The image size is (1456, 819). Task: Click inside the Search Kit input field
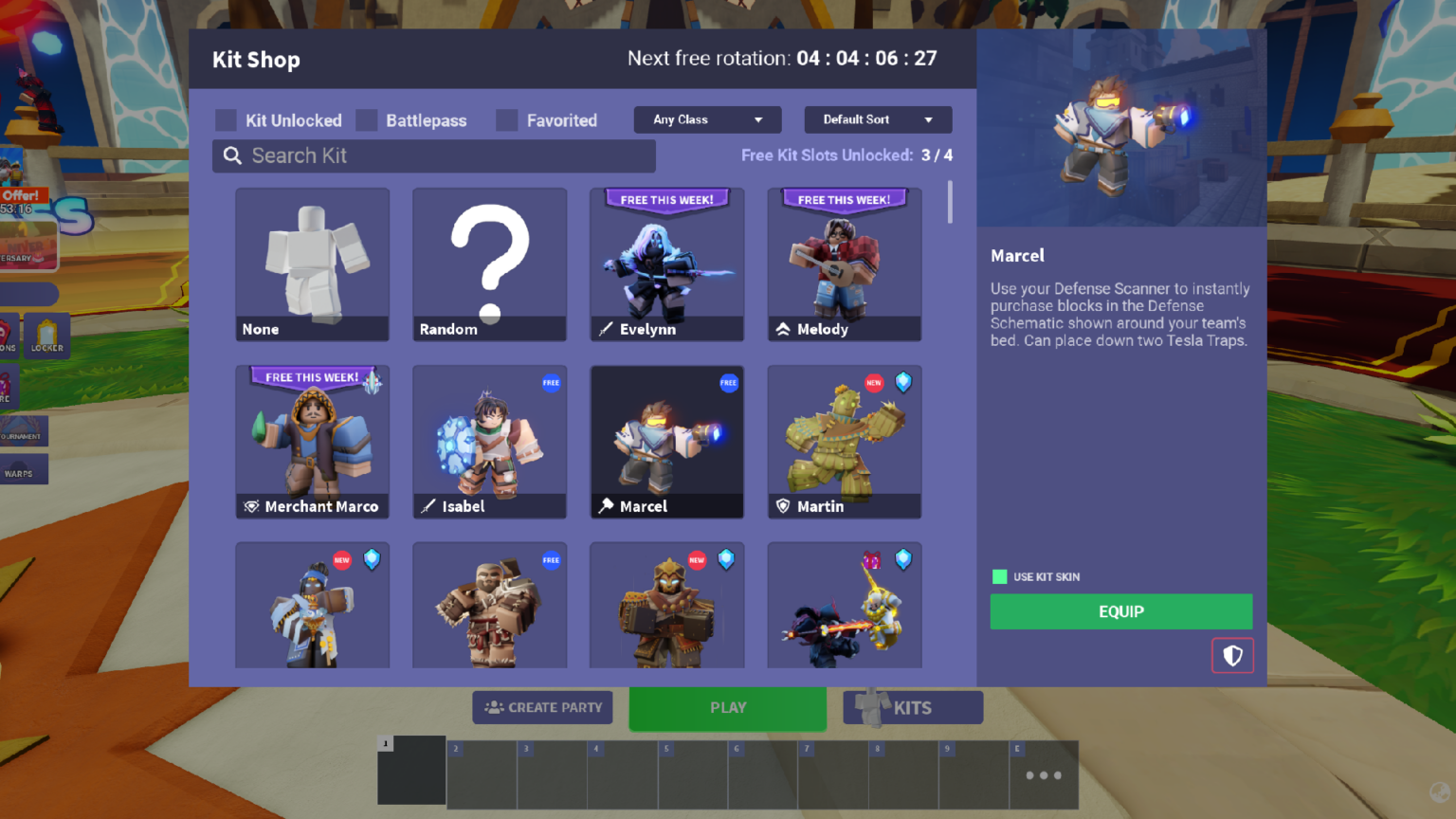coord(436,155)
